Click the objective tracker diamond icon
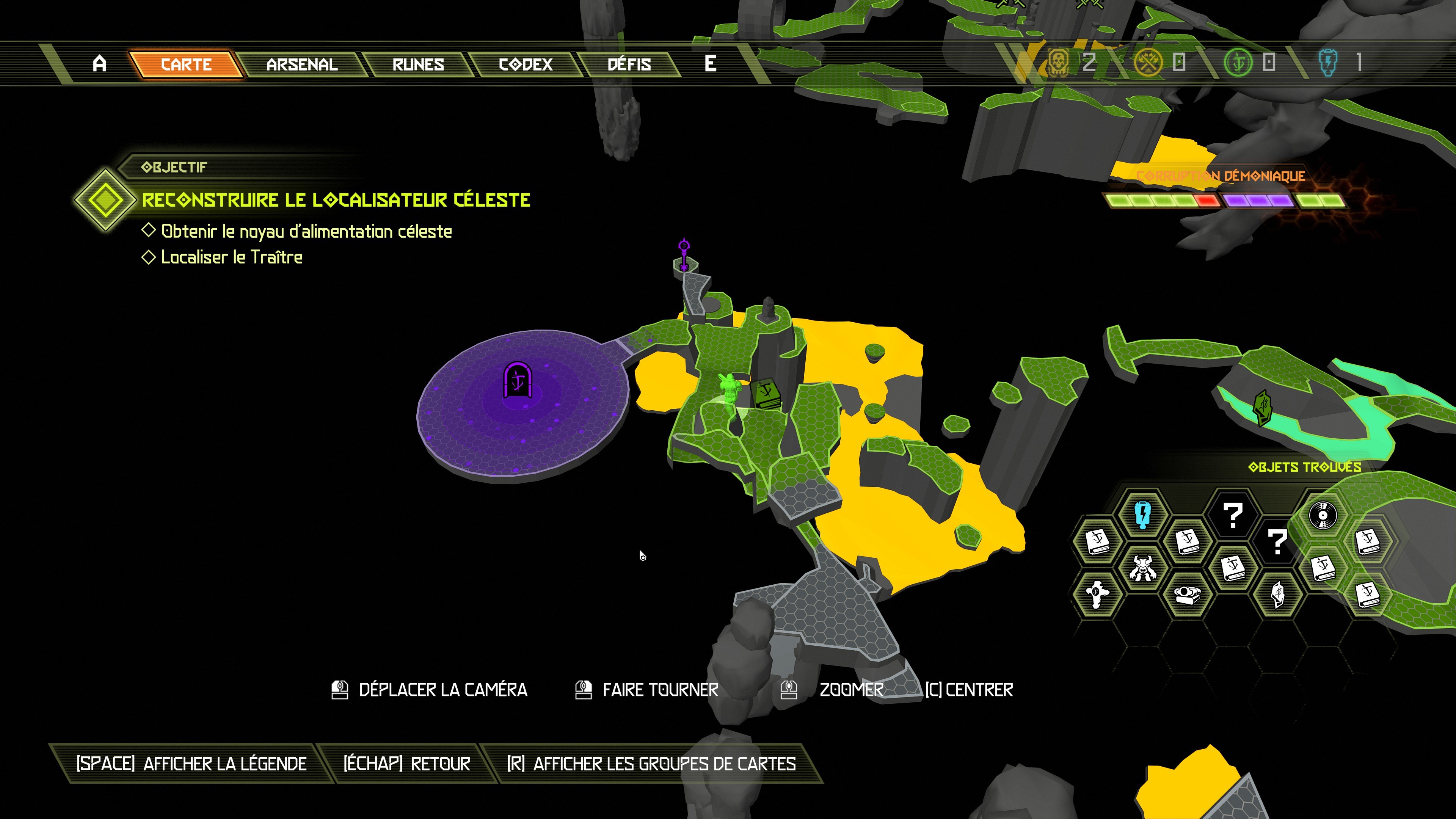The height and width of the screenshot is (819, 1456). click(x=105, y=199)
